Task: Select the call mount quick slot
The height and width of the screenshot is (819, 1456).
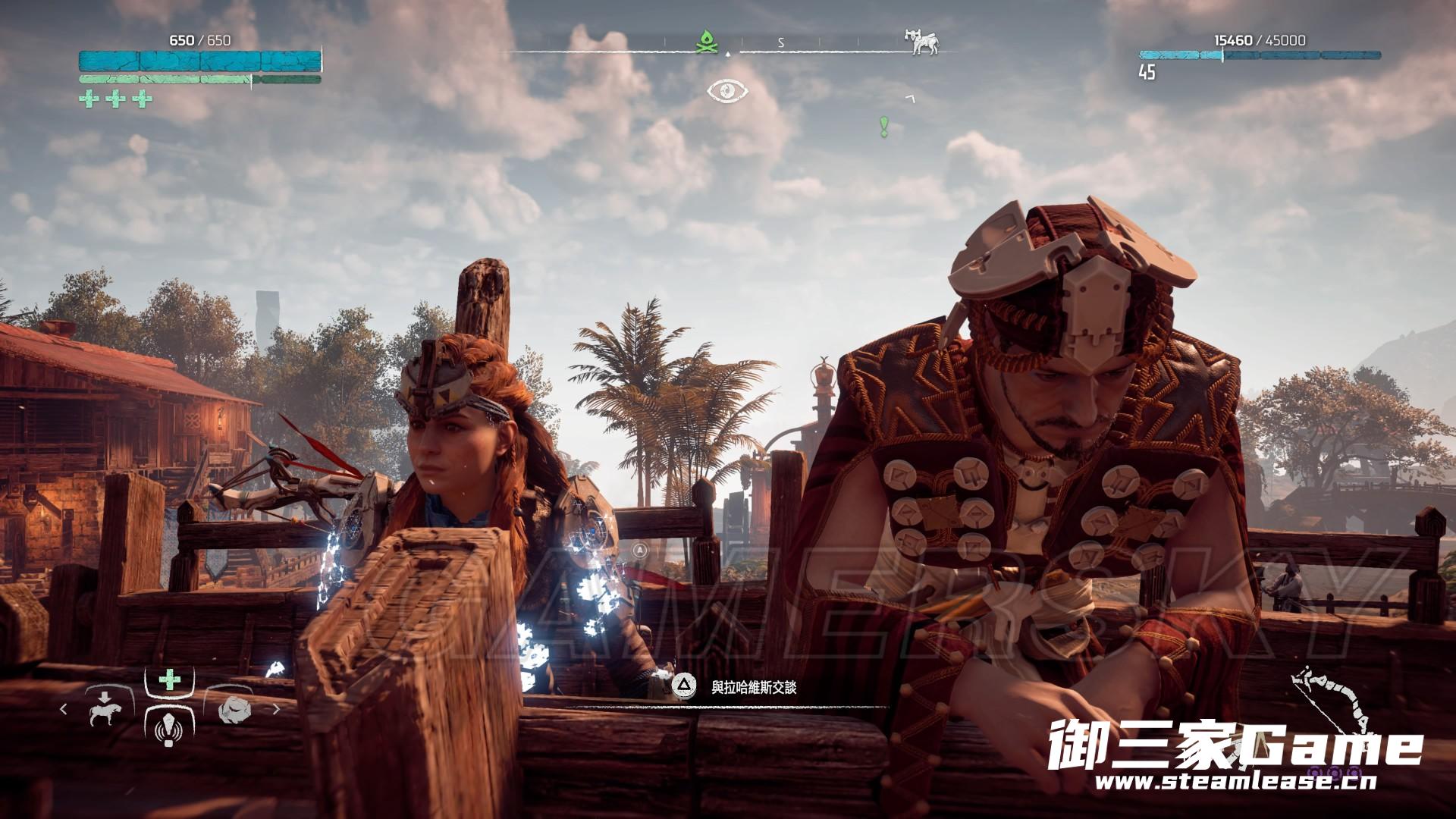Action: 102,709
